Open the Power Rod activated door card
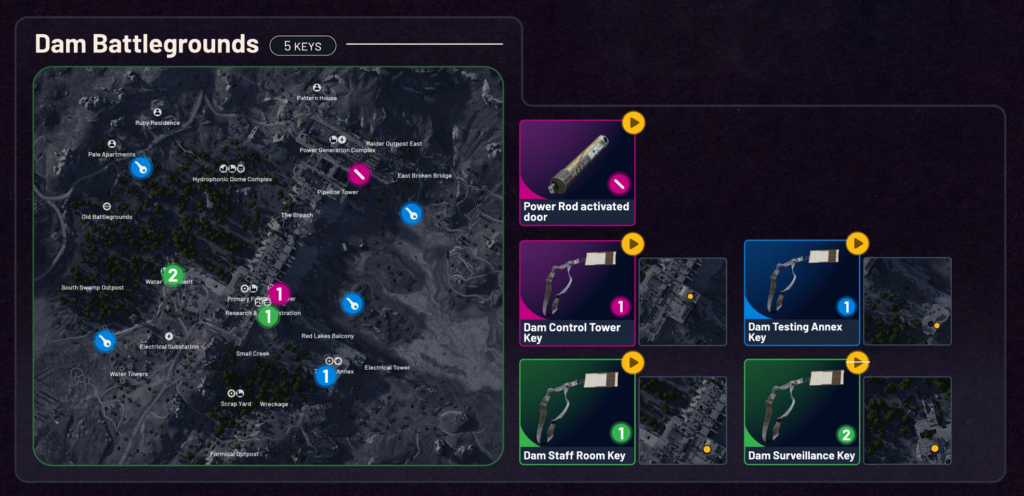This screenshot has width=1024, height=496. (x=576, y=173)
